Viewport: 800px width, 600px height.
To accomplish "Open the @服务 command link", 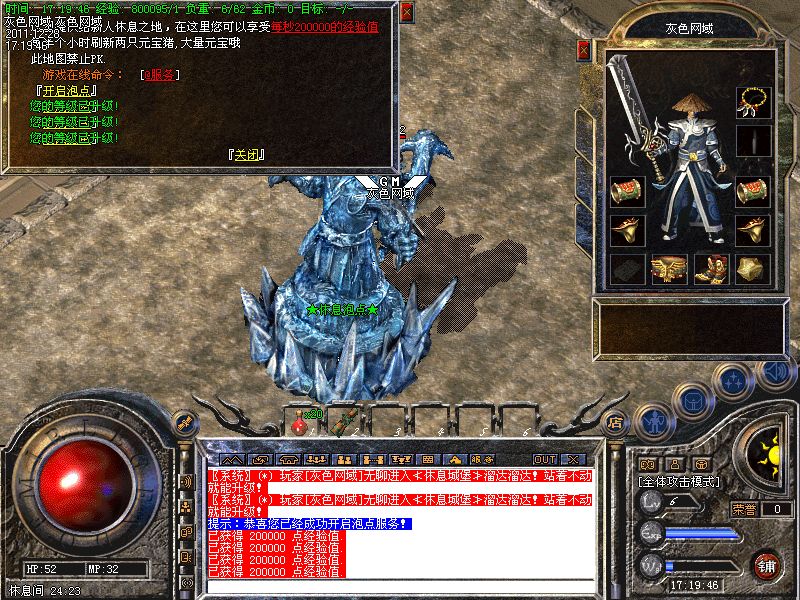I will [160, 74].
